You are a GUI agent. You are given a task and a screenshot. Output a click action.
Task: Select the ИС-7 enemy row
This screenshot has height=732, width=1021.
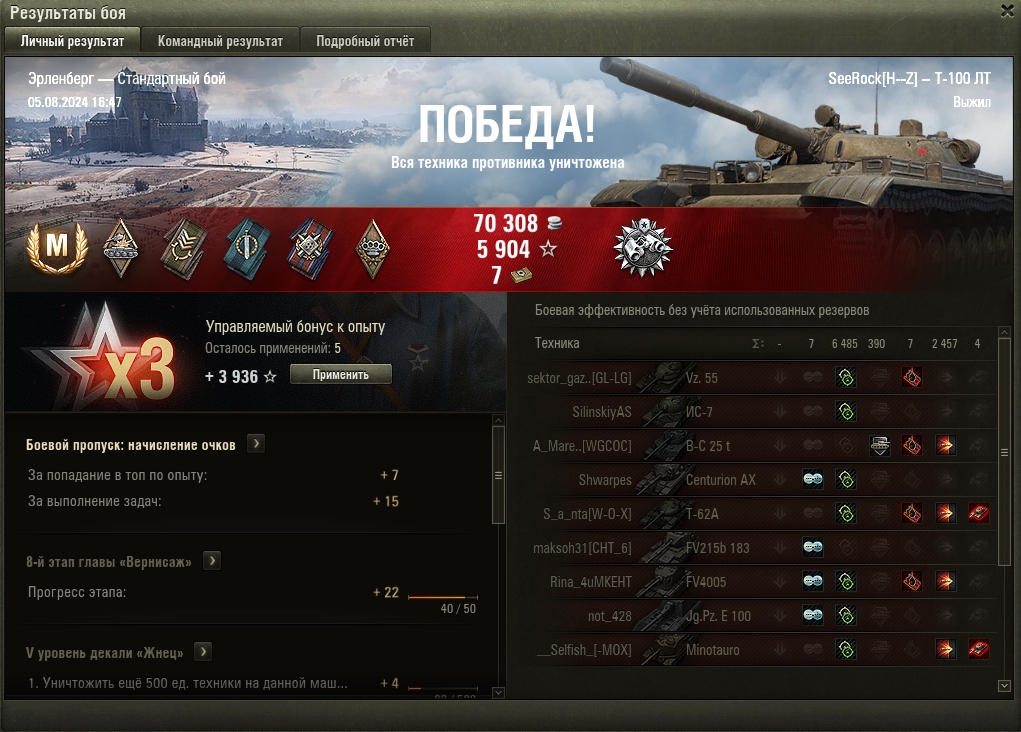point(698,412)
